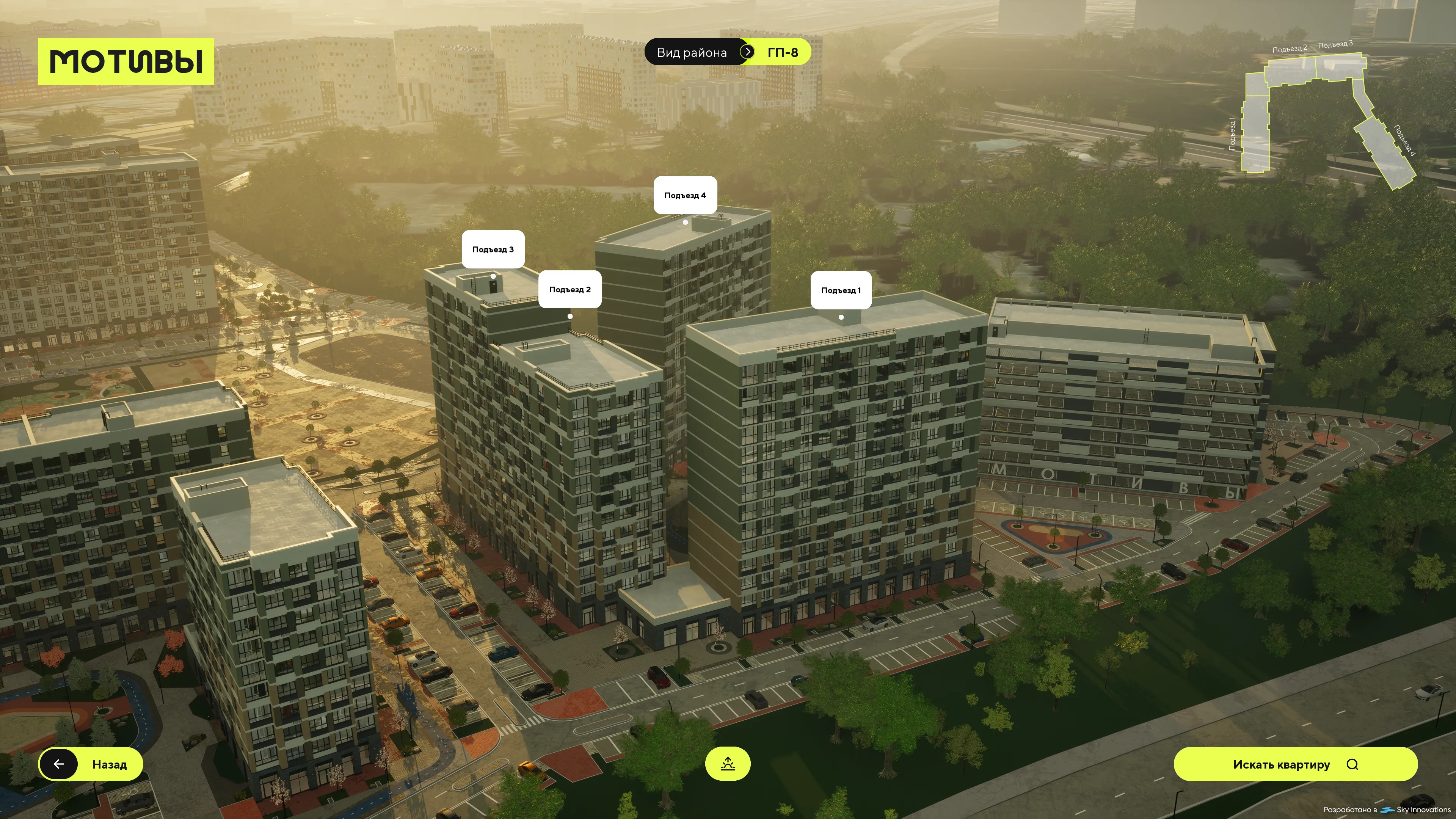1456x819 pixels.
Task: Choose Подъезд 2 section on the floor plan
Action: click(1290, 72)
